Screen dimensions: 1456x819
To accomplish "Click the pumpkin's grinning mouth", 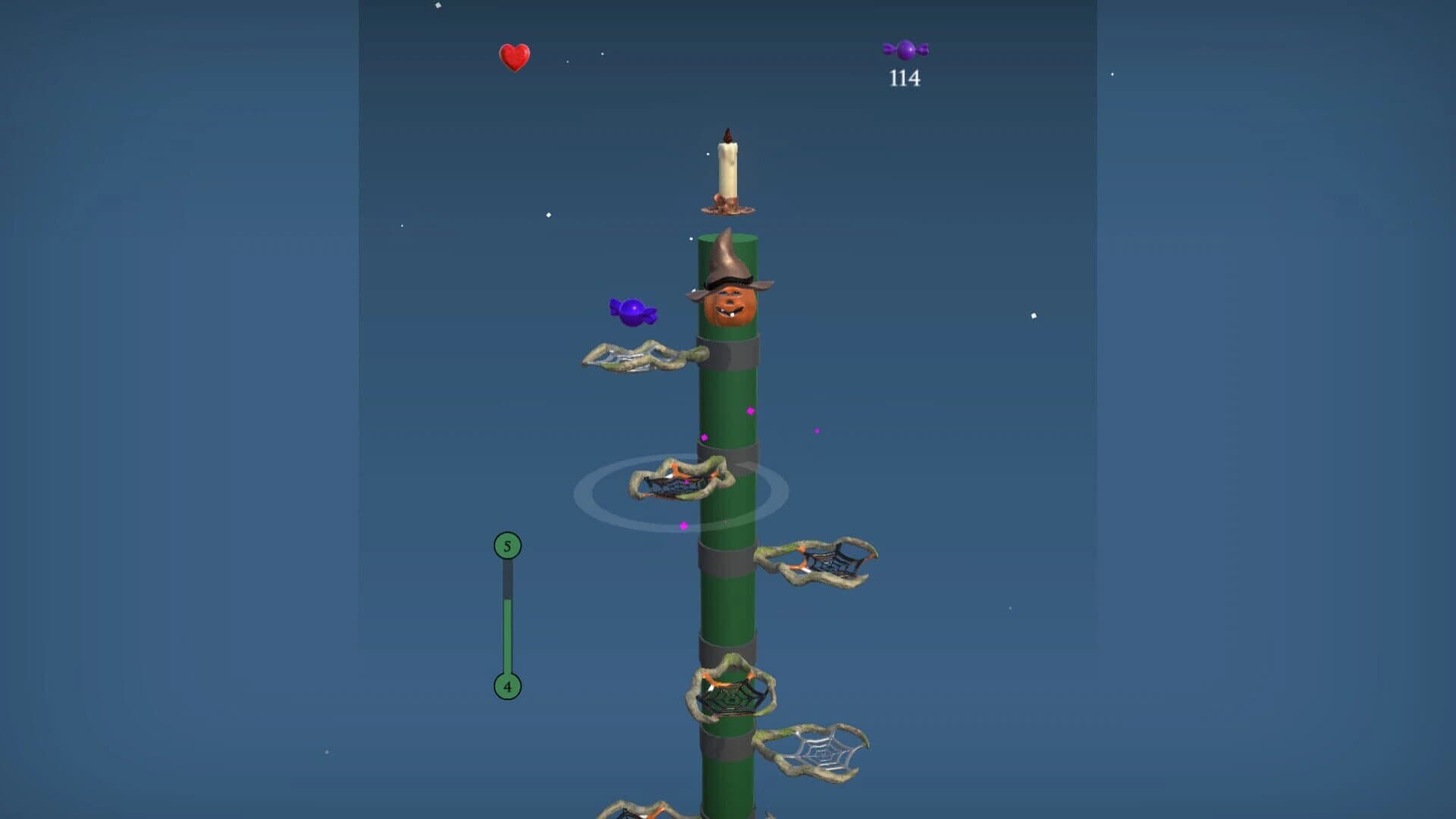I will coord(730,309).
